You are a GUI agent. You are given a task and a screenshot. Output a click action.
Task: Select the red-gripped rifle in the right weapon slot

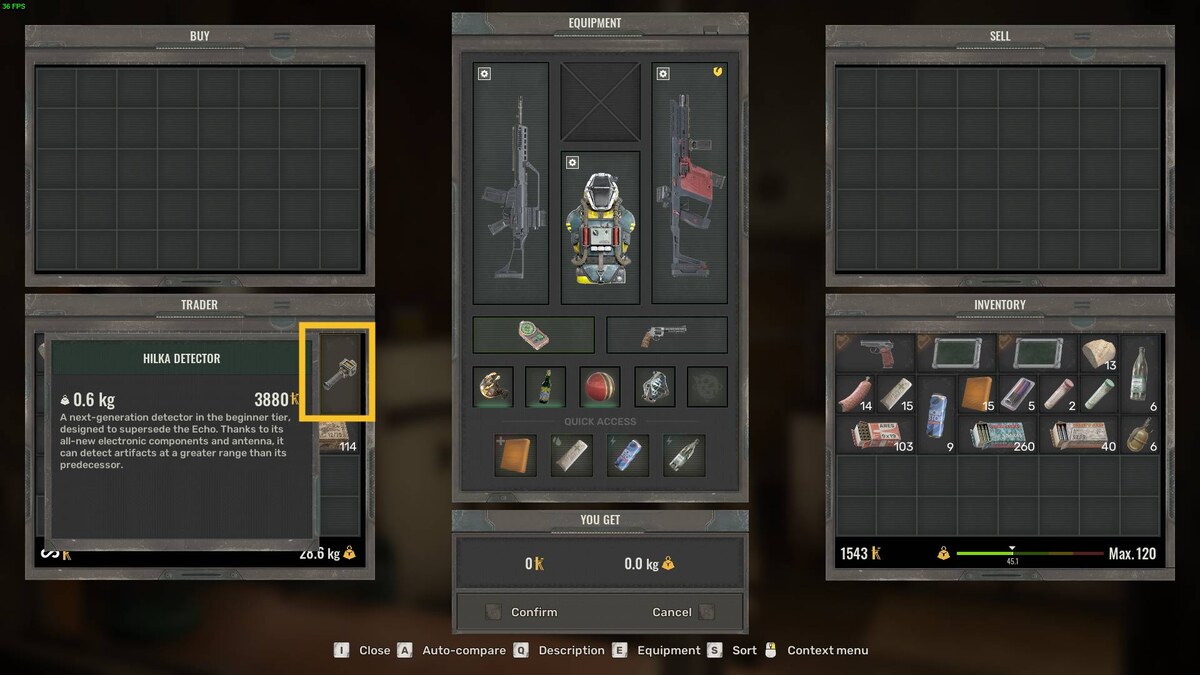(x=689, y=184)
